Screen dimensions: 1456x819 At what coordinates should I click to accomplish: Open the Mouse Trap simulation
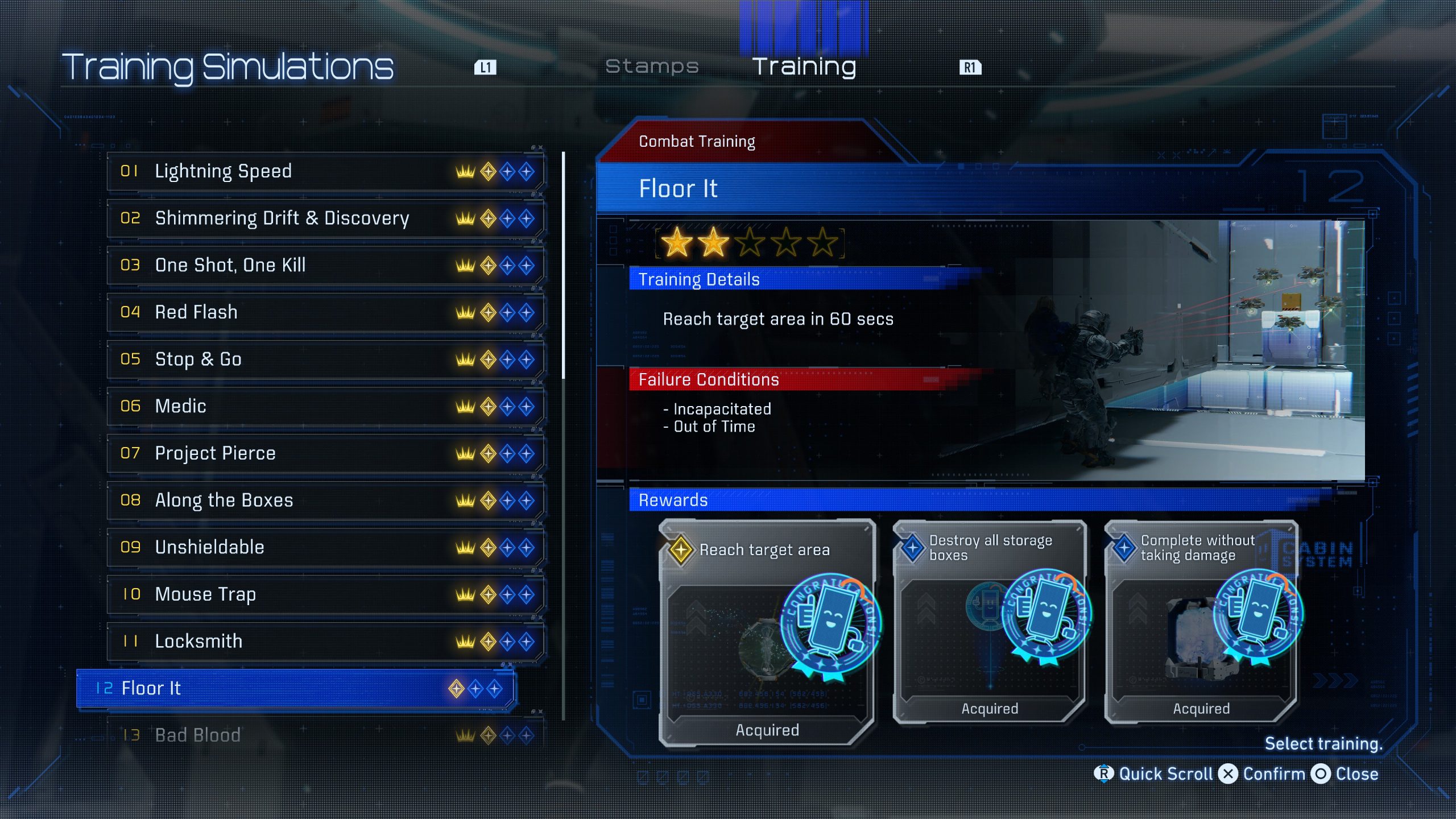pyautogui.click(x=324, y=594)
